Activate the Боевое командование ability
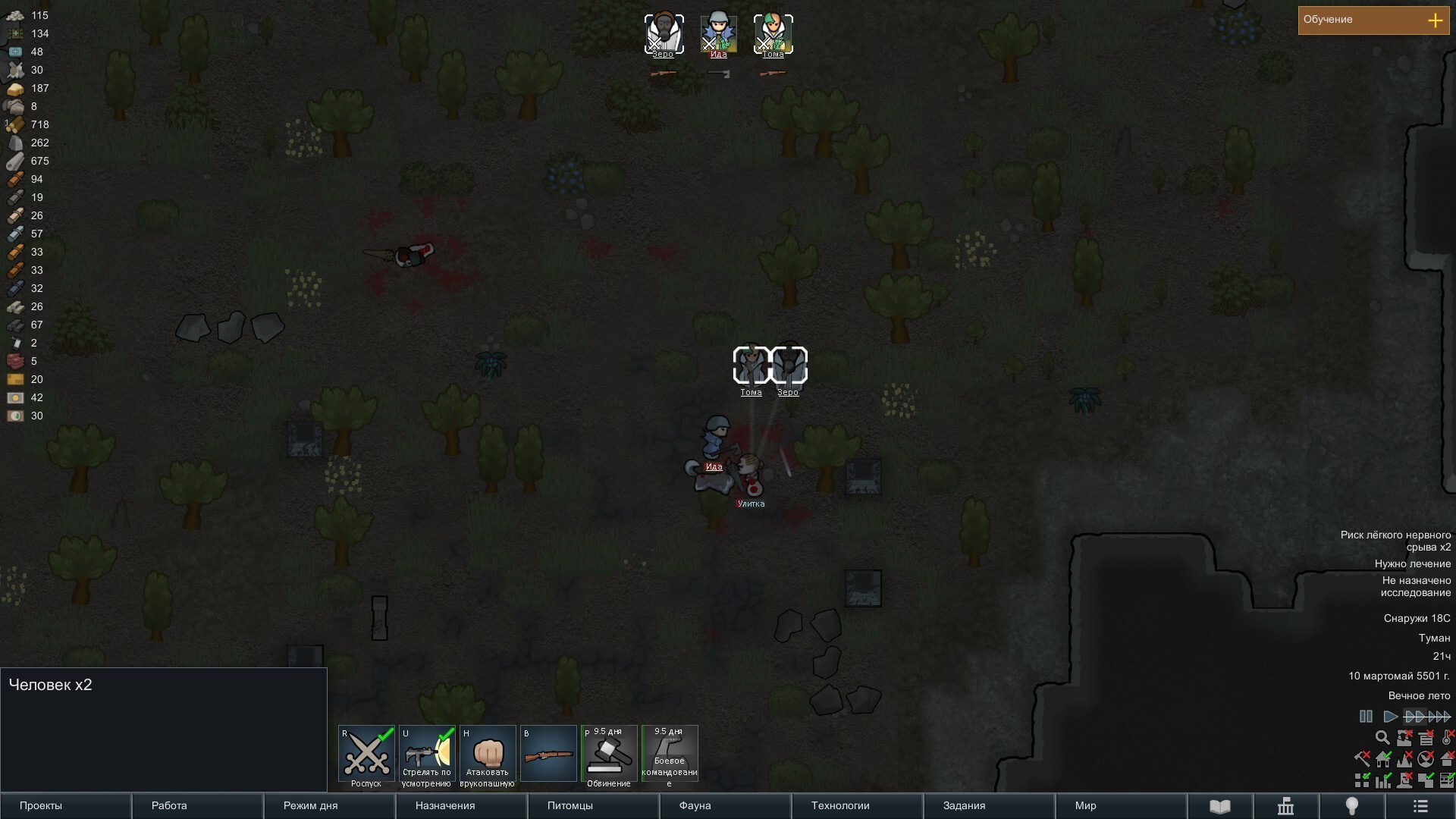This screenshot has width=1456, height=819. (670, 754)
